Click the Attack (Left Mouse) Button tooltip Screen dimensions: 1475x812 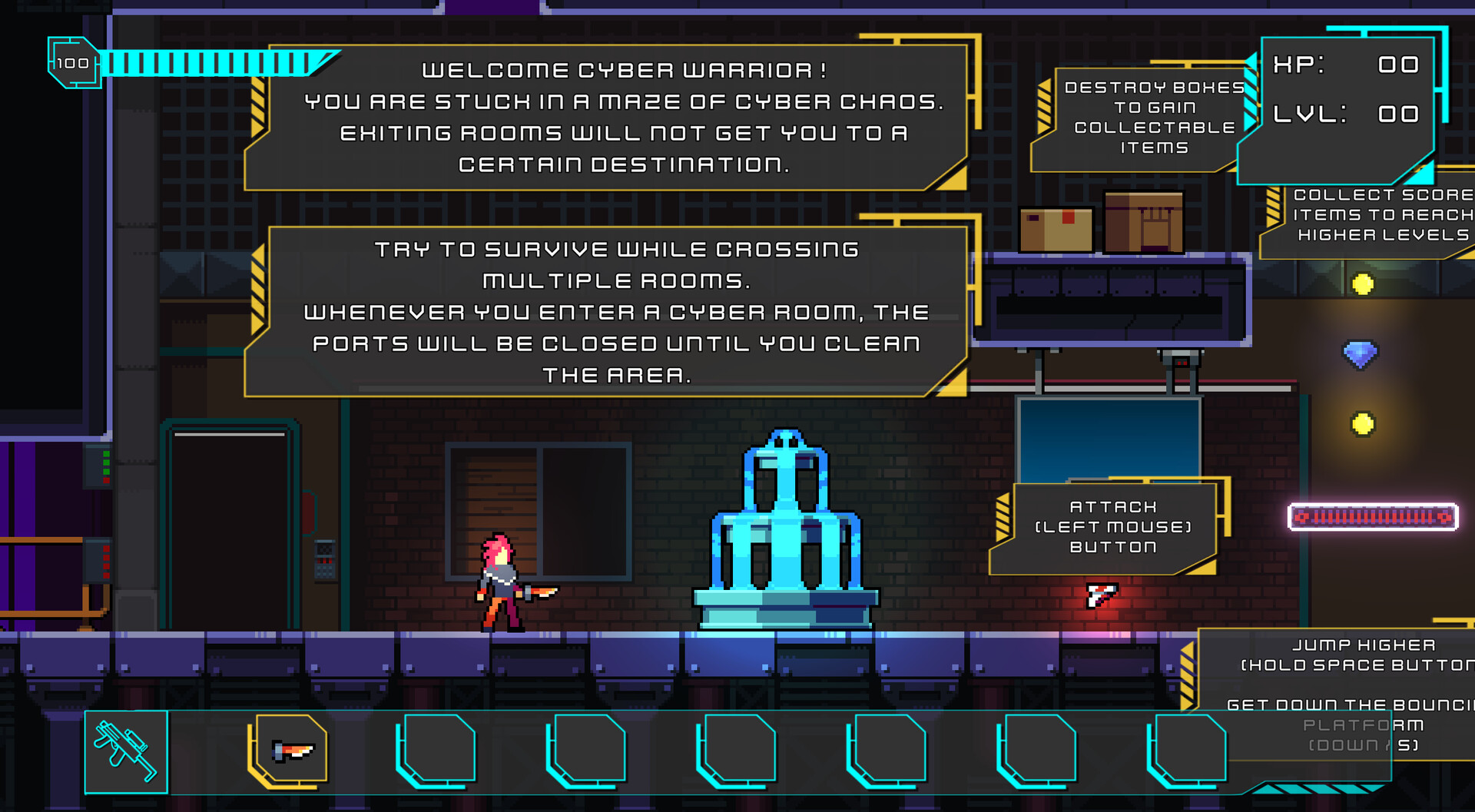pos(1112,527)
